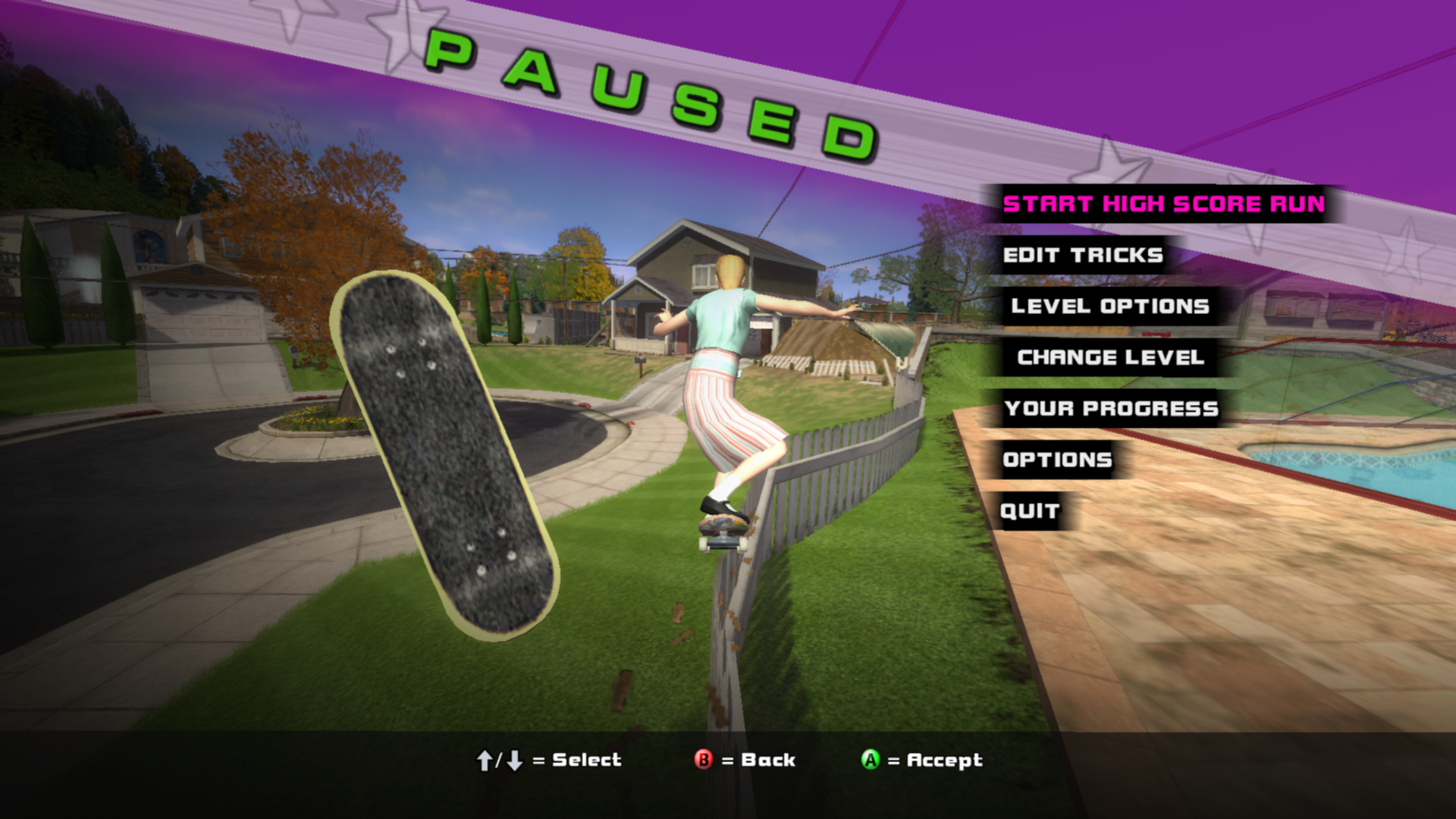Open the Edit Tricks menu
Image resolution: width=1456 pixels, height=819 pixels.
[1082, 256]
